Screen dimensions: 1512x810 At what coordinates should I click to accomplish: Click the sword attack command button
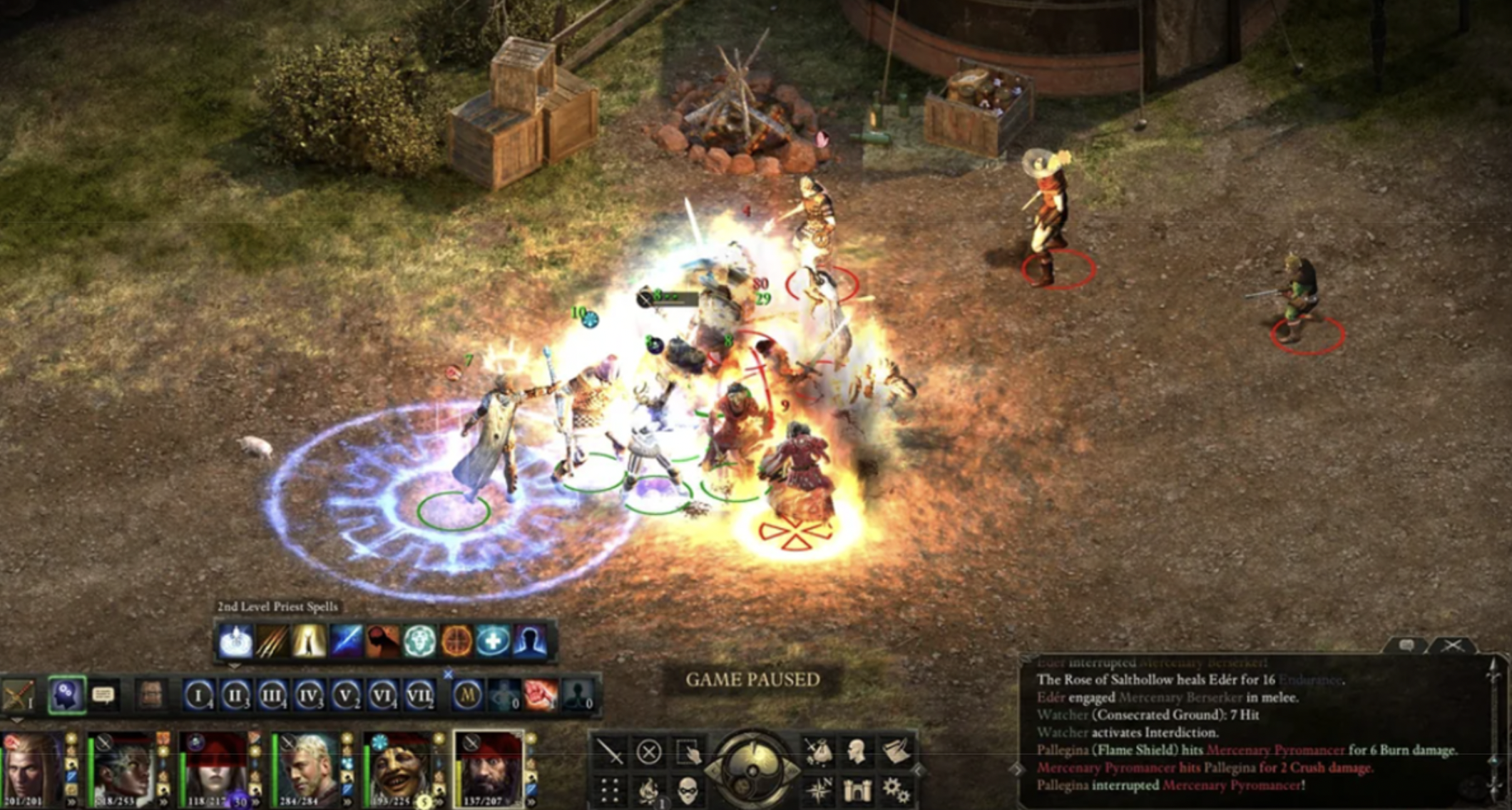click(611, 752)
